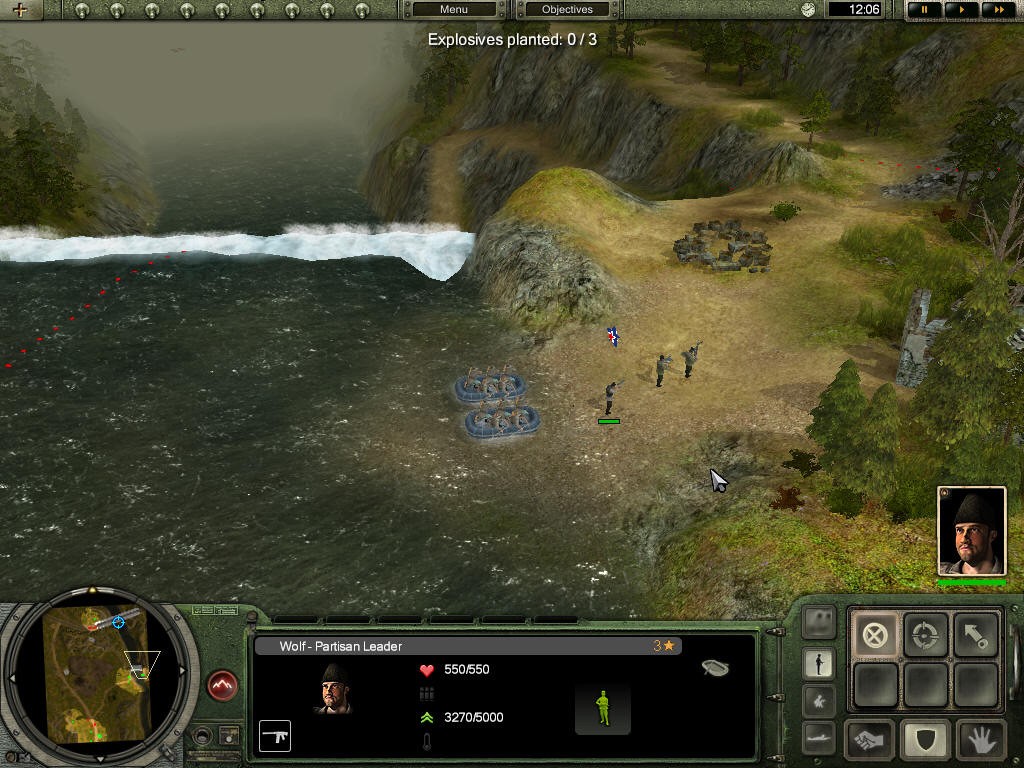Image resolution: width=1024 pixels, height=768 pixels.
Task: Fast-forward the game speed
Action: coord(996,10)
